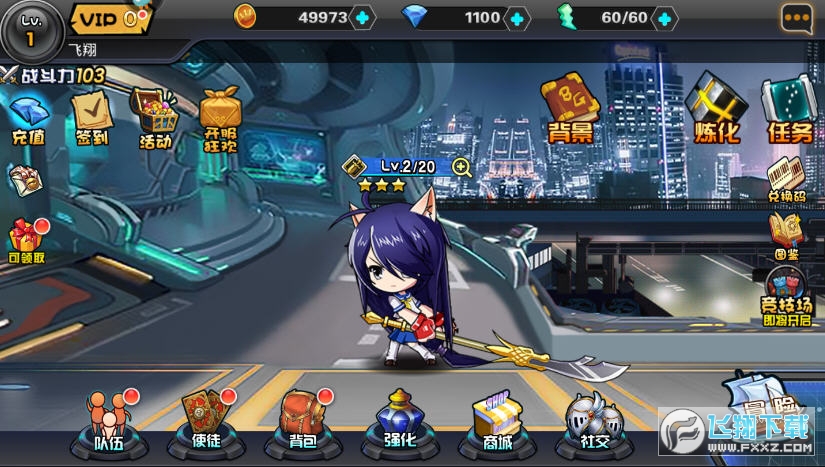Viewport: 825px width, 467px height.
Task: Open the 炼化 refining menu
Action: coord(718,108)
